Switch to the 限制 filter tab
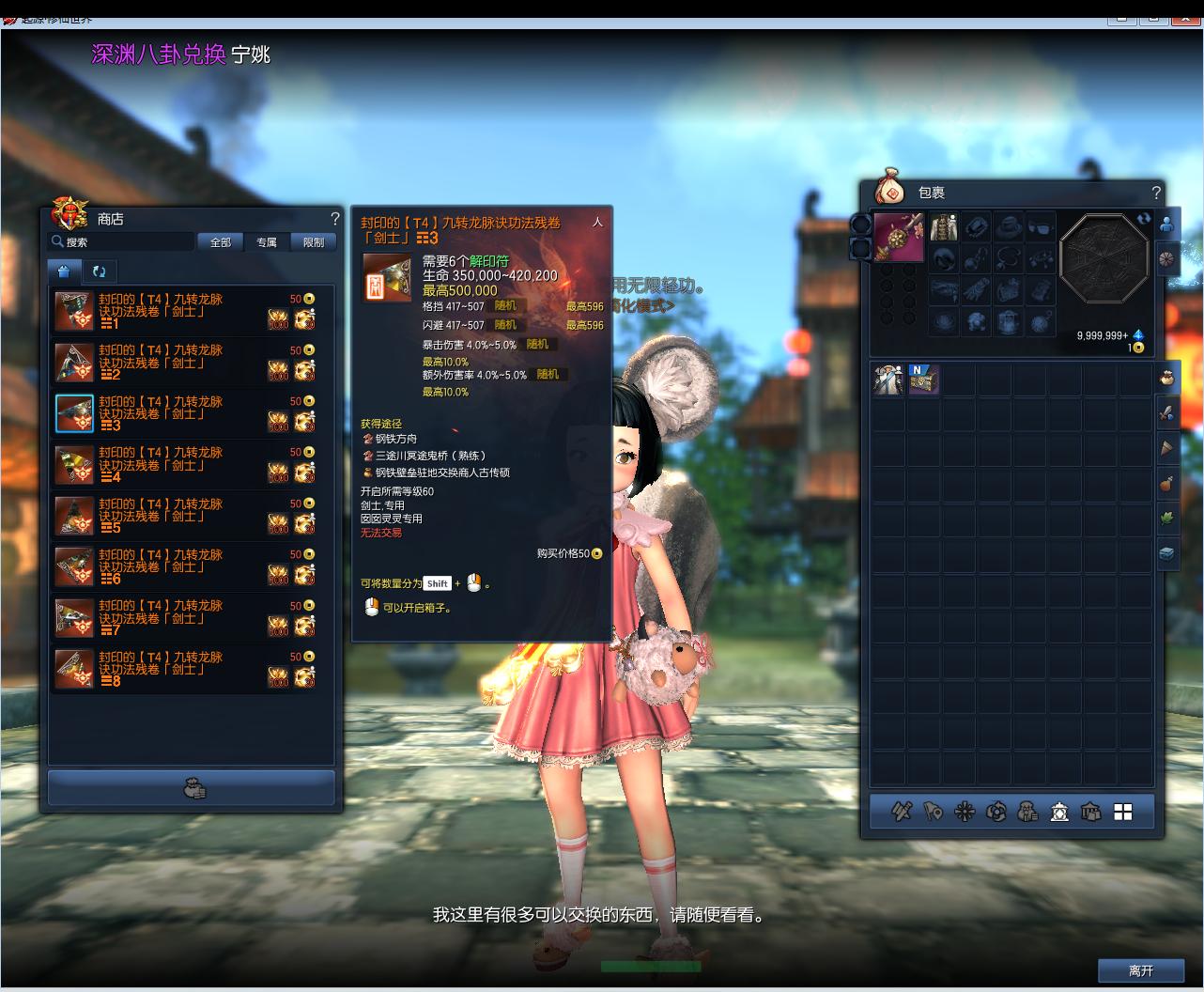 314,242
